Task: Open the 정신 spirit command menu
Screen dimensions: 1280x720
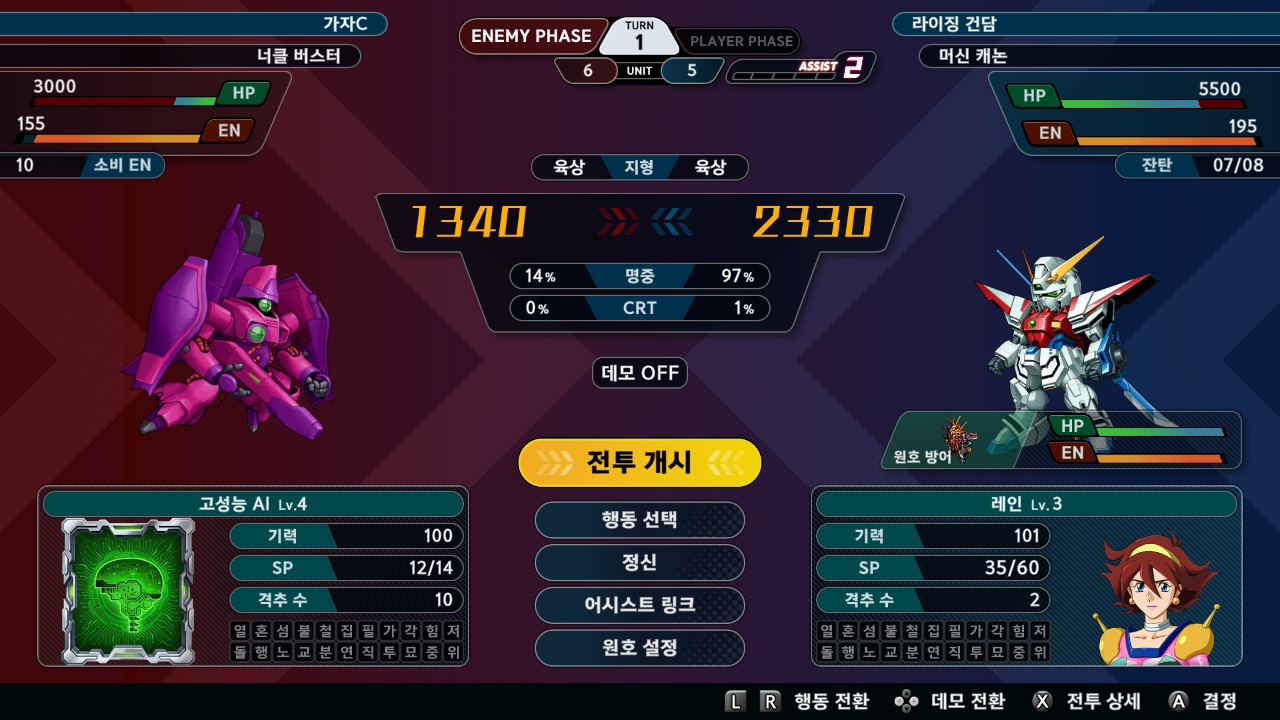Action: (639, 564)
